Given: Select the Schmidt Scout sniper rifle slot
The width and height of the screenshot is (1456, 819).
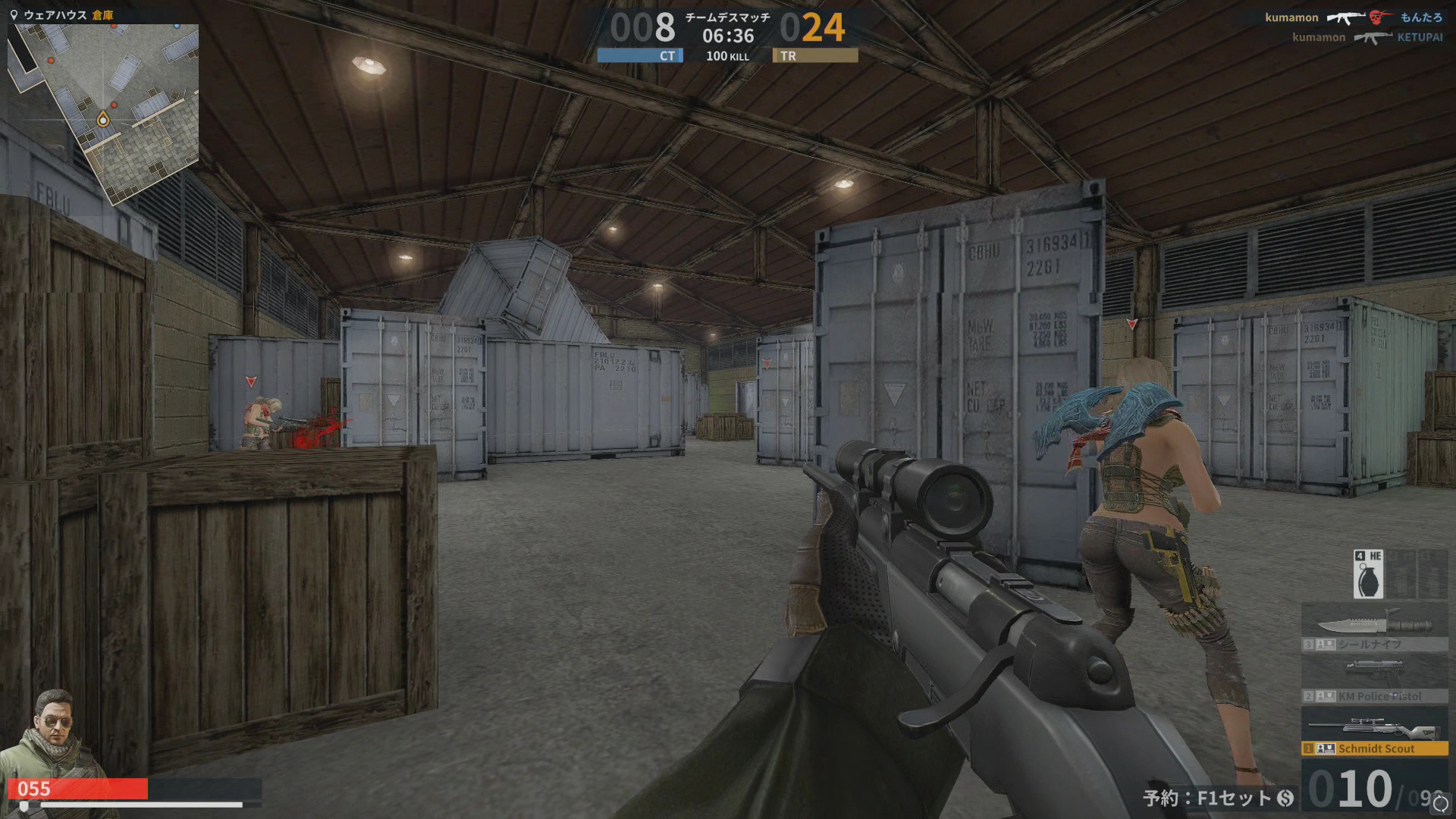Looking at the screenshot, I should tap(1374, 733).
